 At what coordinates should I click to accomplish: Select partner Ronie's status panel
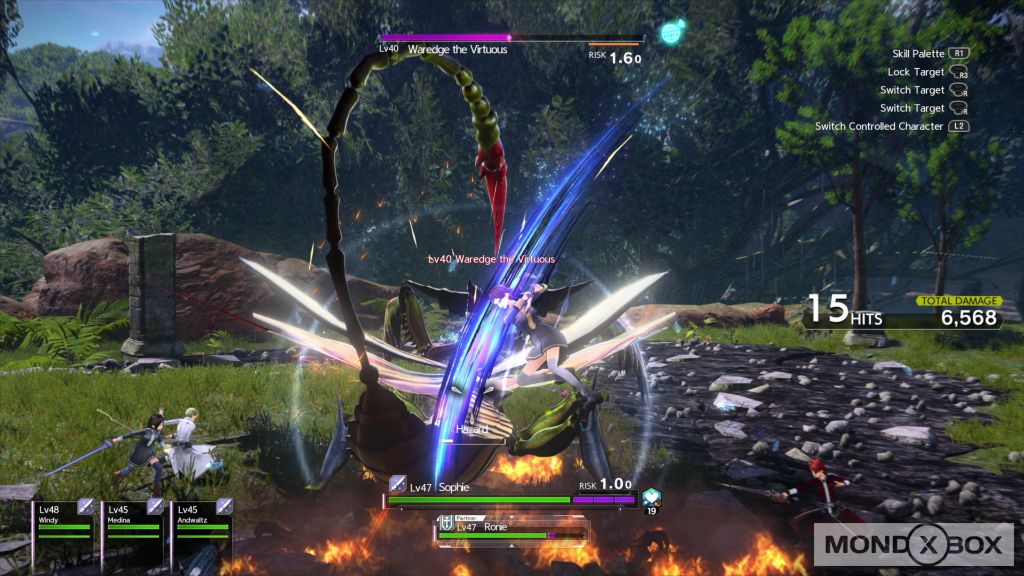coord(510,528)
